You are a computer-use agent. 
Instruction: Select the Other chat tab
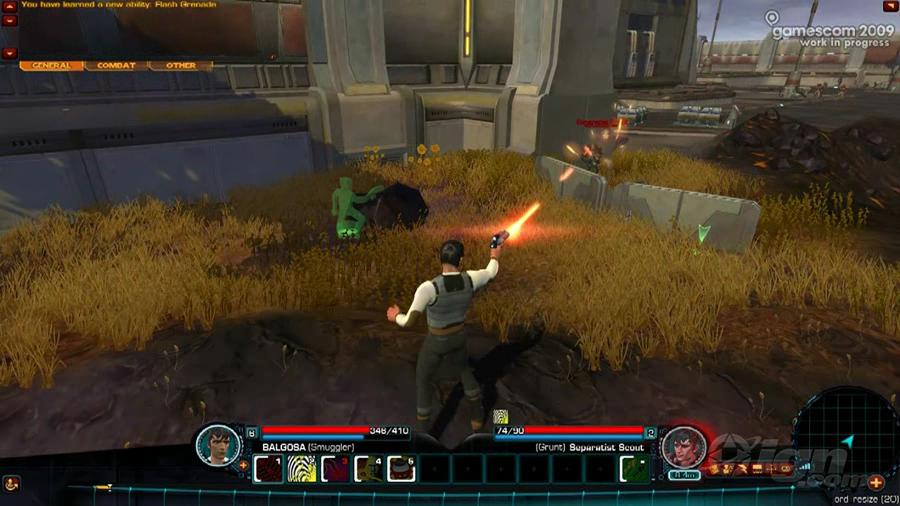181,66
